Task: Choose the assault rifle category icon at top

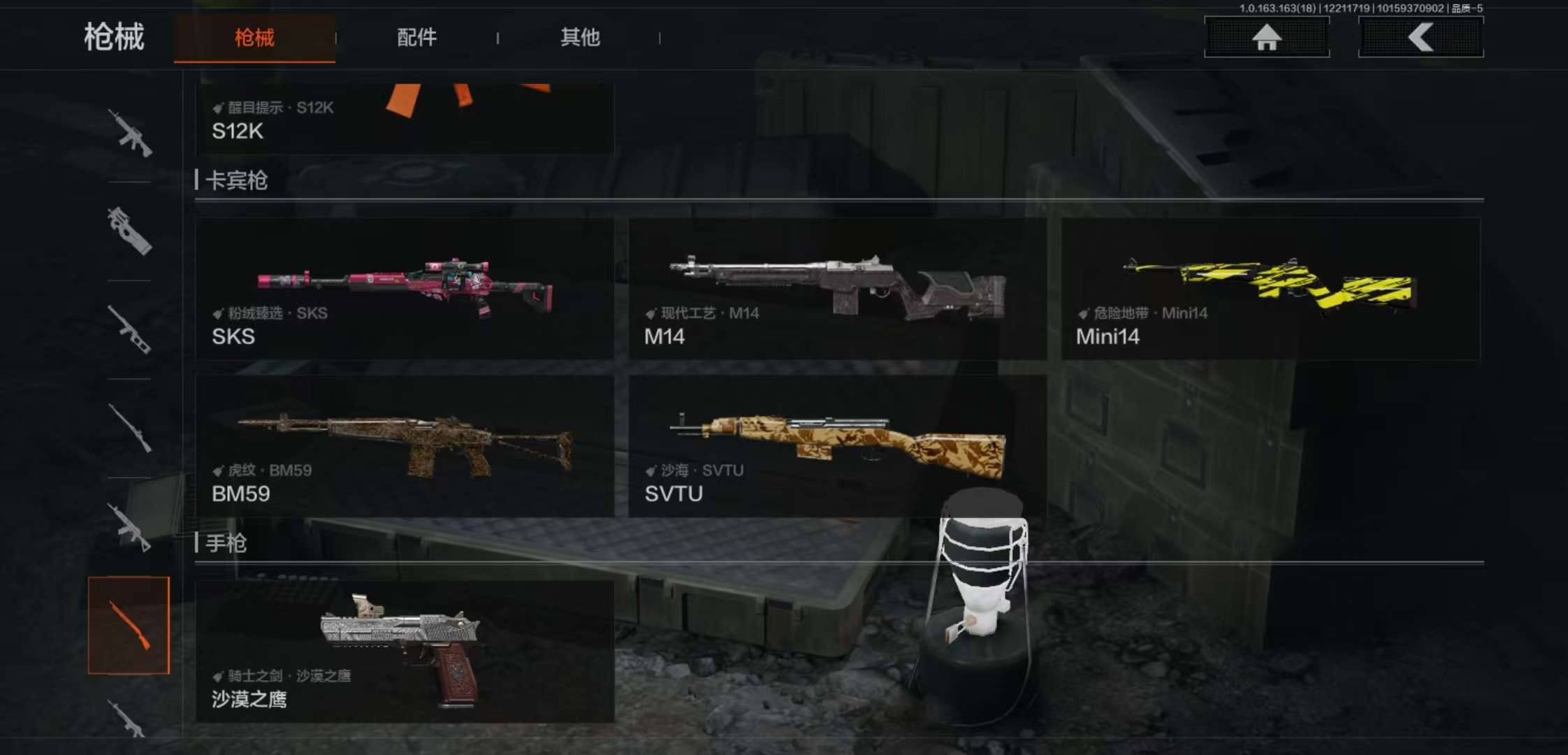Action: pyautogui.click(x=129, y=133)
